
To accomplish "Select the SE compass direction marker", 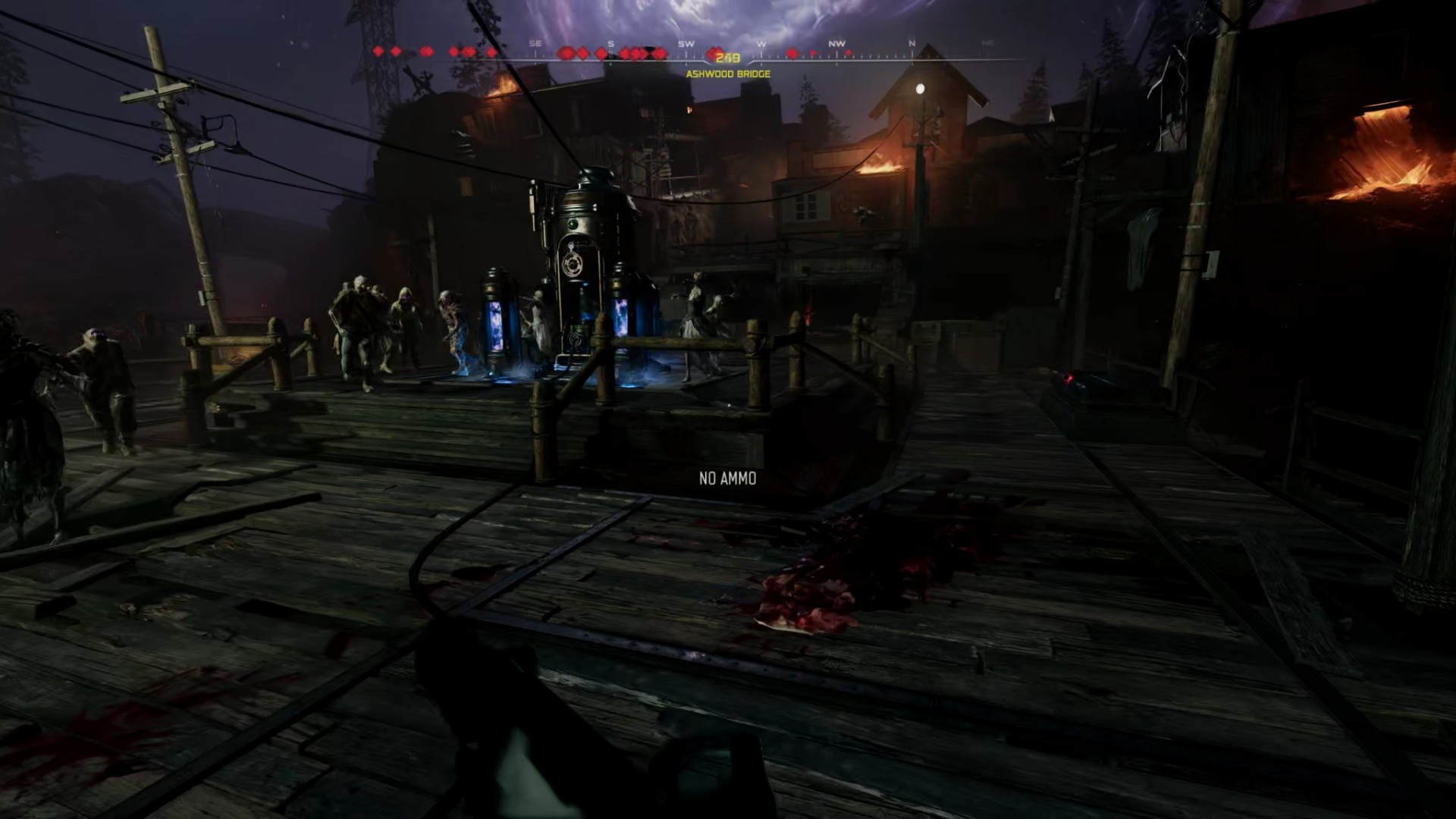I will click(535, 44).
